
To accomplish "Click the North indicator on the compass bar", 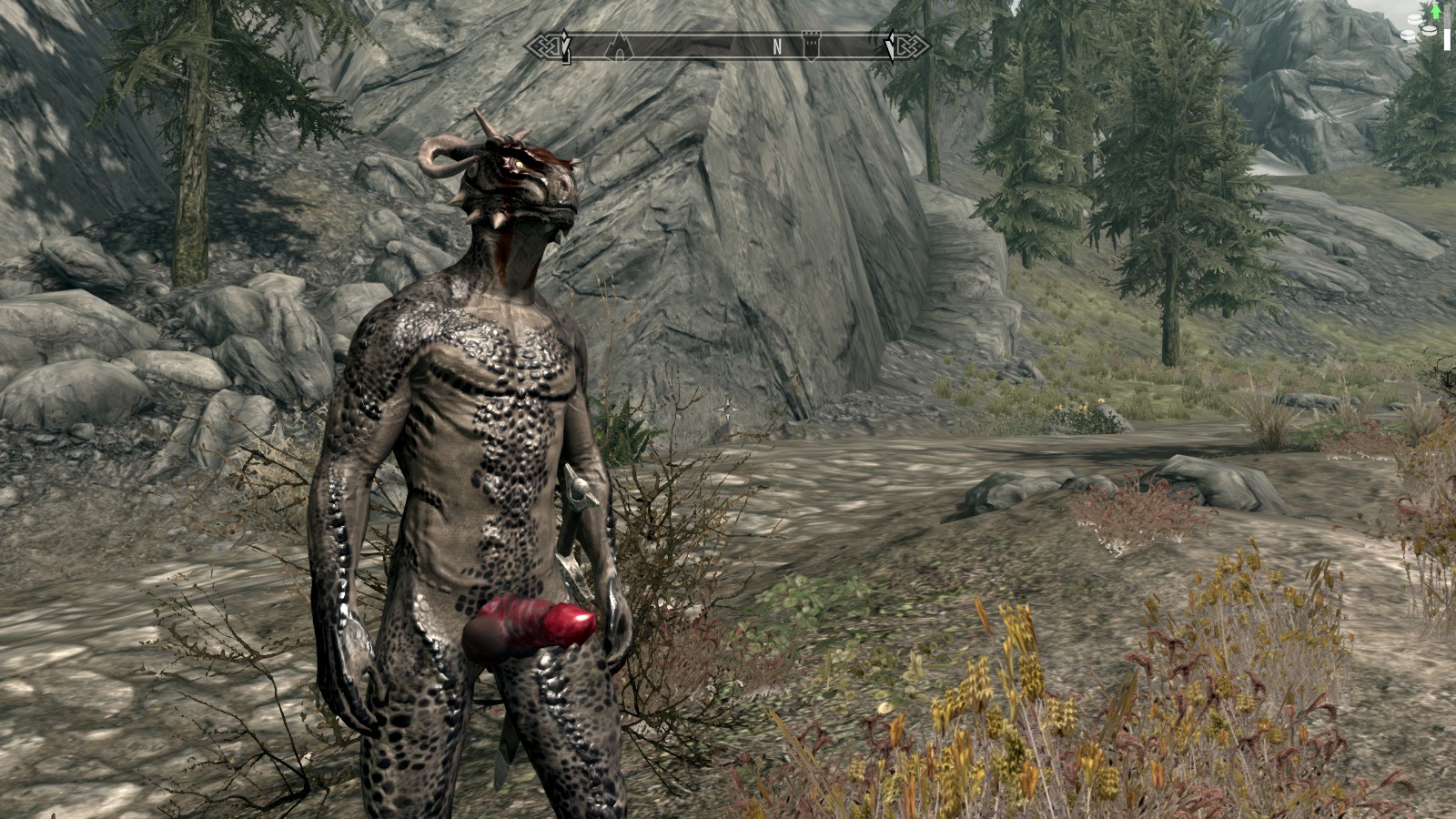I will 776,47.
